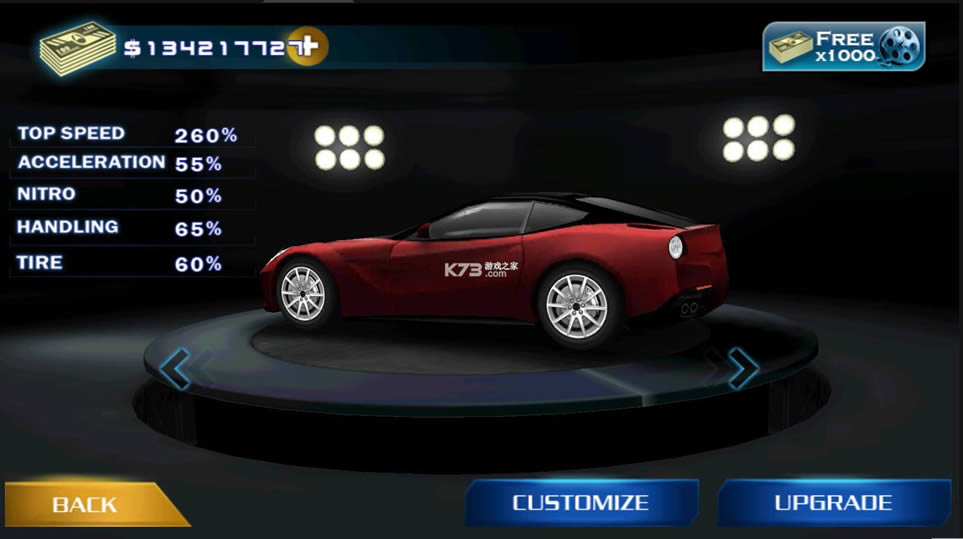Go back using the BACK button
This screenshot has height=539, width=963.
(86, 504)
